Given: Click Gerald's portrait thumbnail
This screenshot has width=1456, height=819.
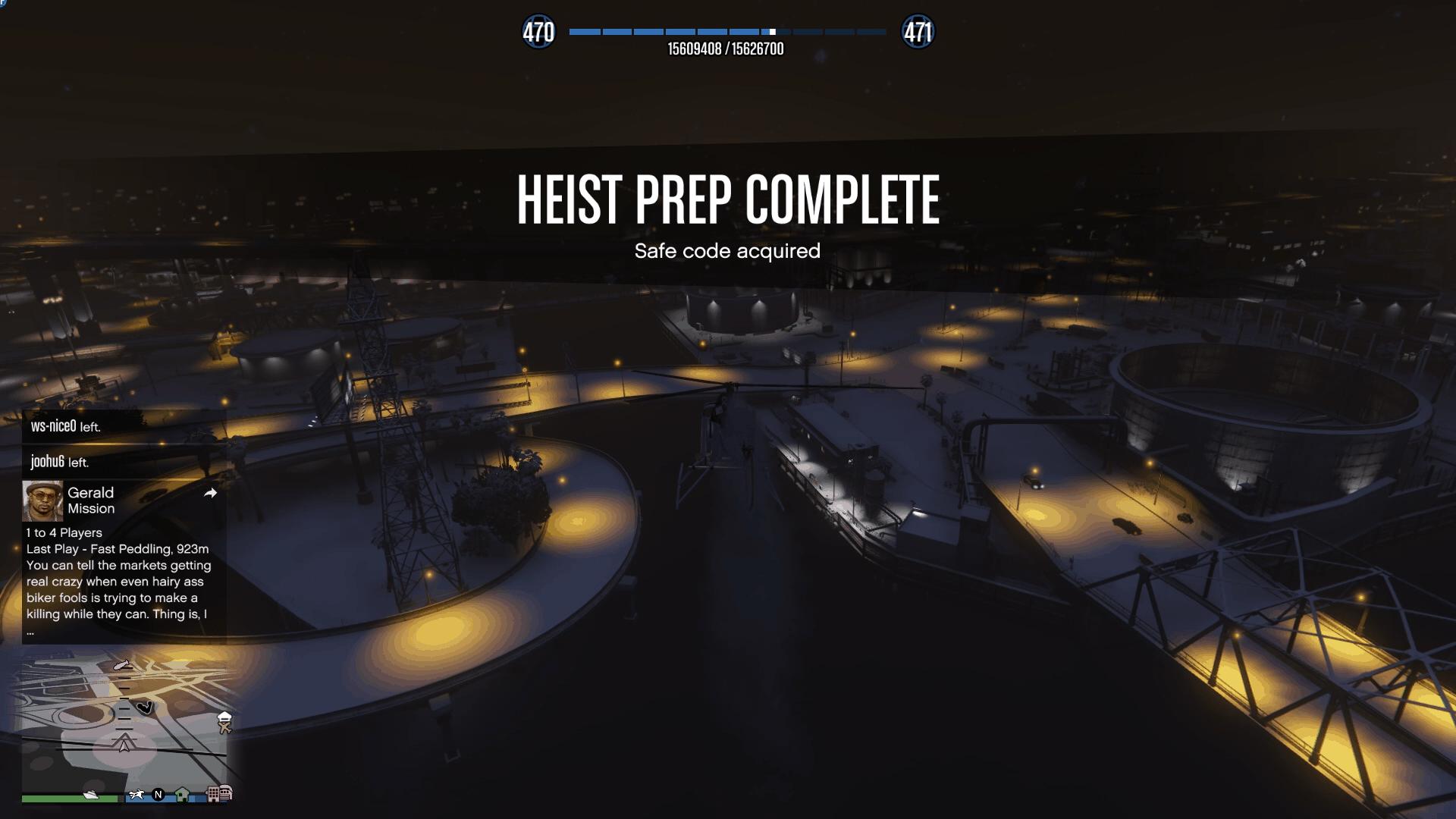Looking at the screenshot, I should [x=42, y=500].
